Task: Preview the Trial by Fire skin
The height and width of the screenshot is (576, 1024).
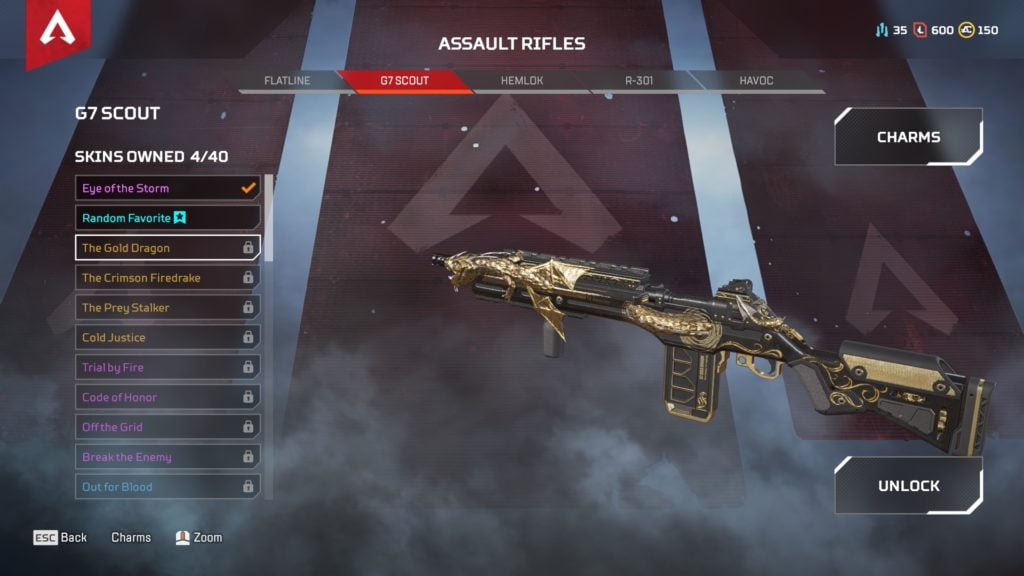Action: [167, 368]
